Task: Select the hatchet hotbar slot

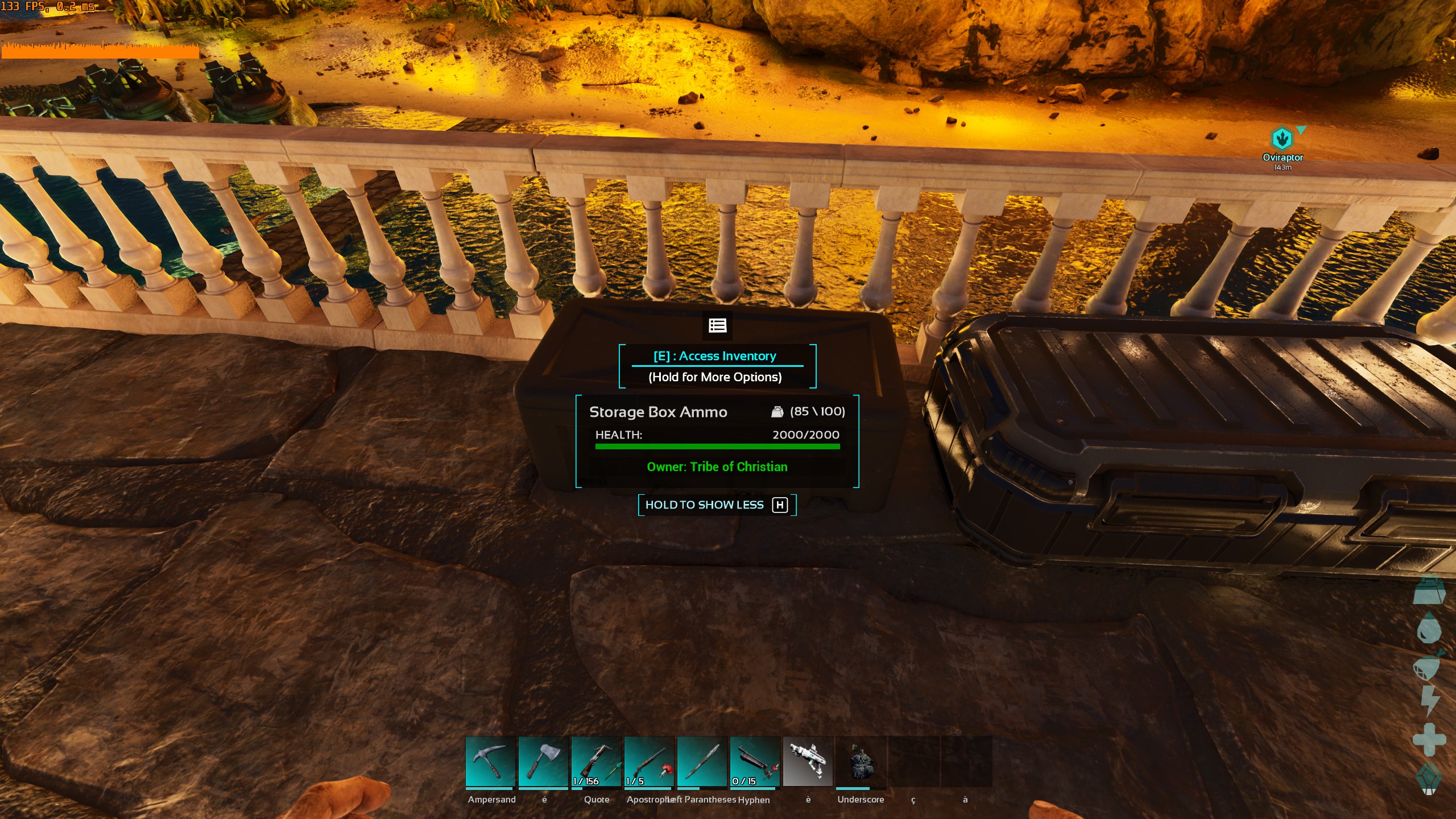Action: click(543, 762)
